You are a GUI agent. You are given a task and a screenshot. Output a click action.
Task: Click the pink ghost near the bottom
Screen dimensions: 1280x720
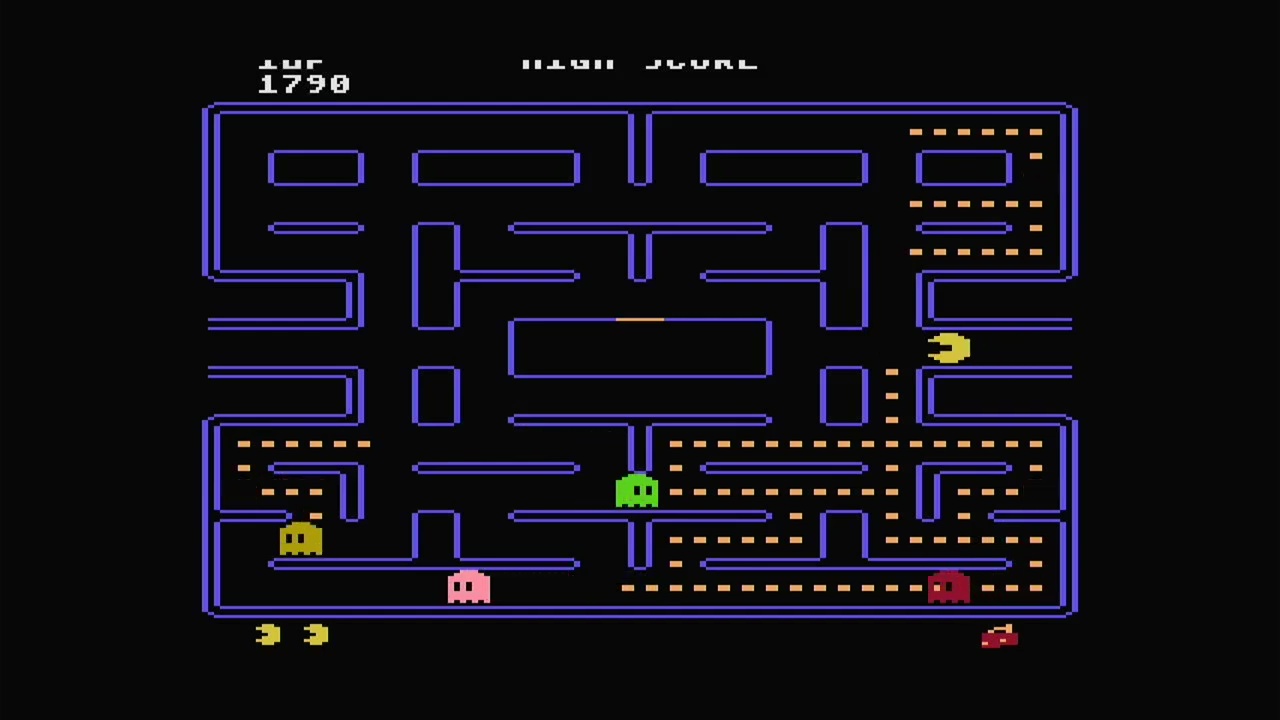(x=467, y=588)
